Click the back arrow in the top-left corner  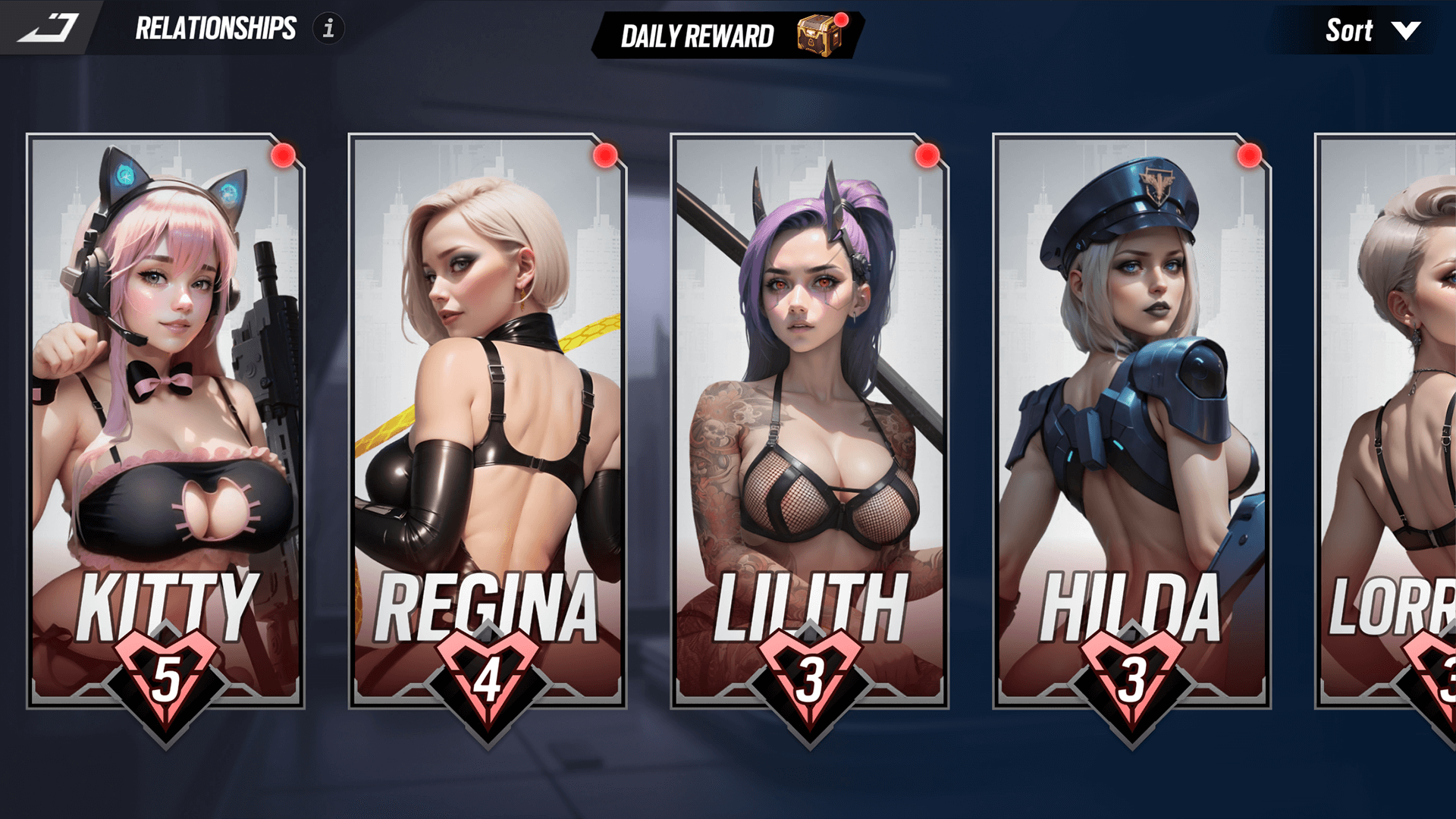[x=49, y=29]
